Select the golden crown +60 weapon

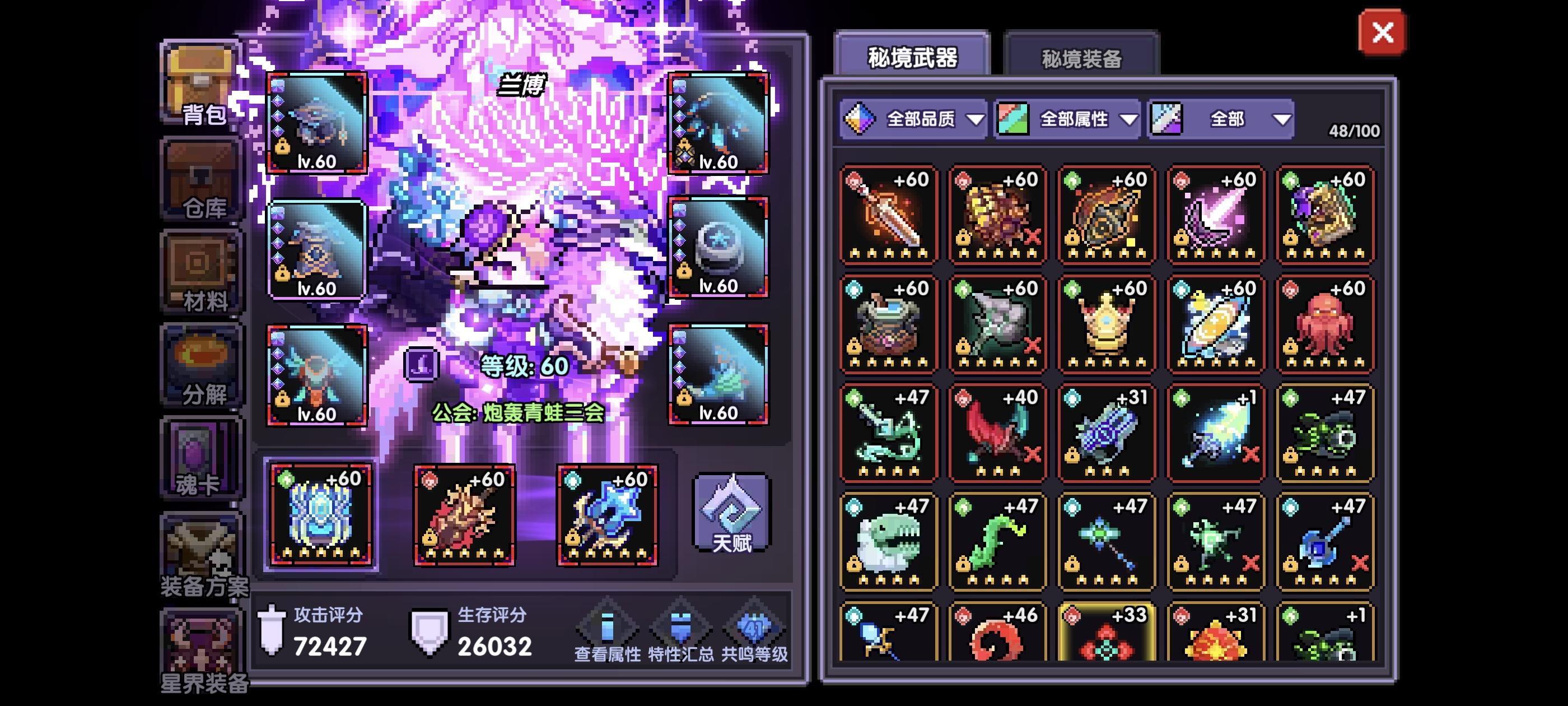point(1106,323)
